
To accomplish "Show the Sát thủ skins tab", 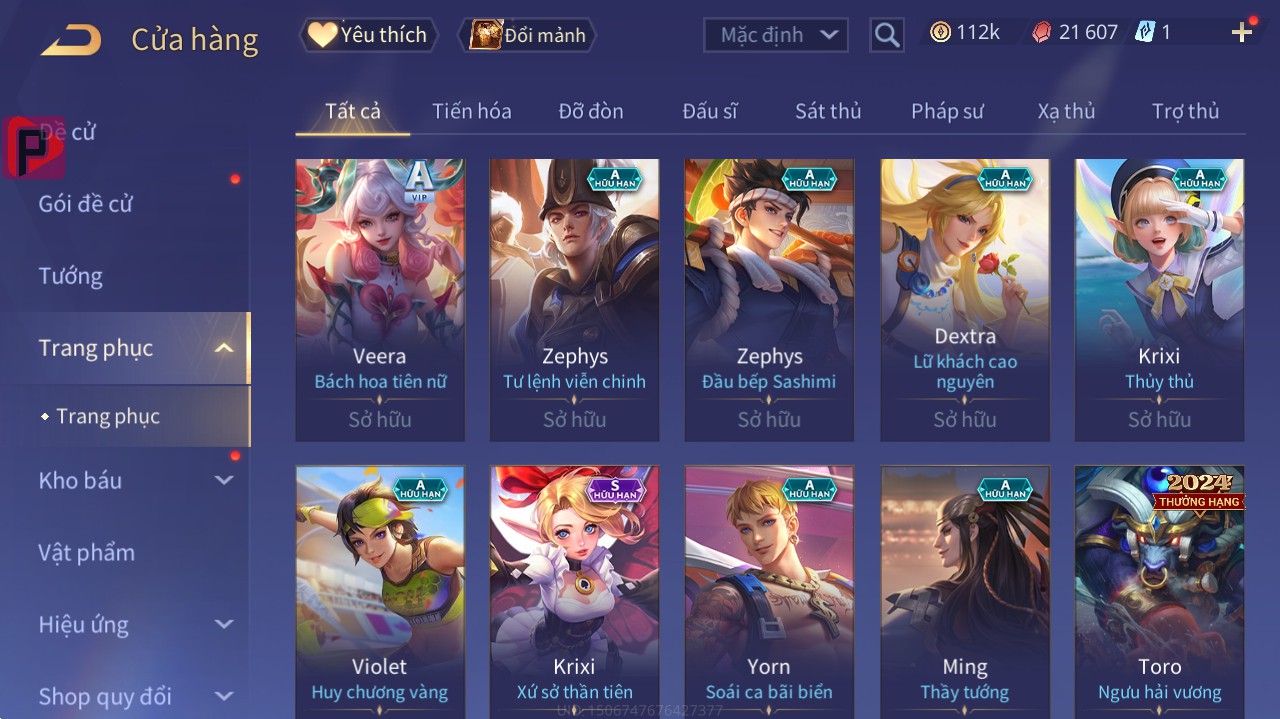I will [x=828, y=111].
